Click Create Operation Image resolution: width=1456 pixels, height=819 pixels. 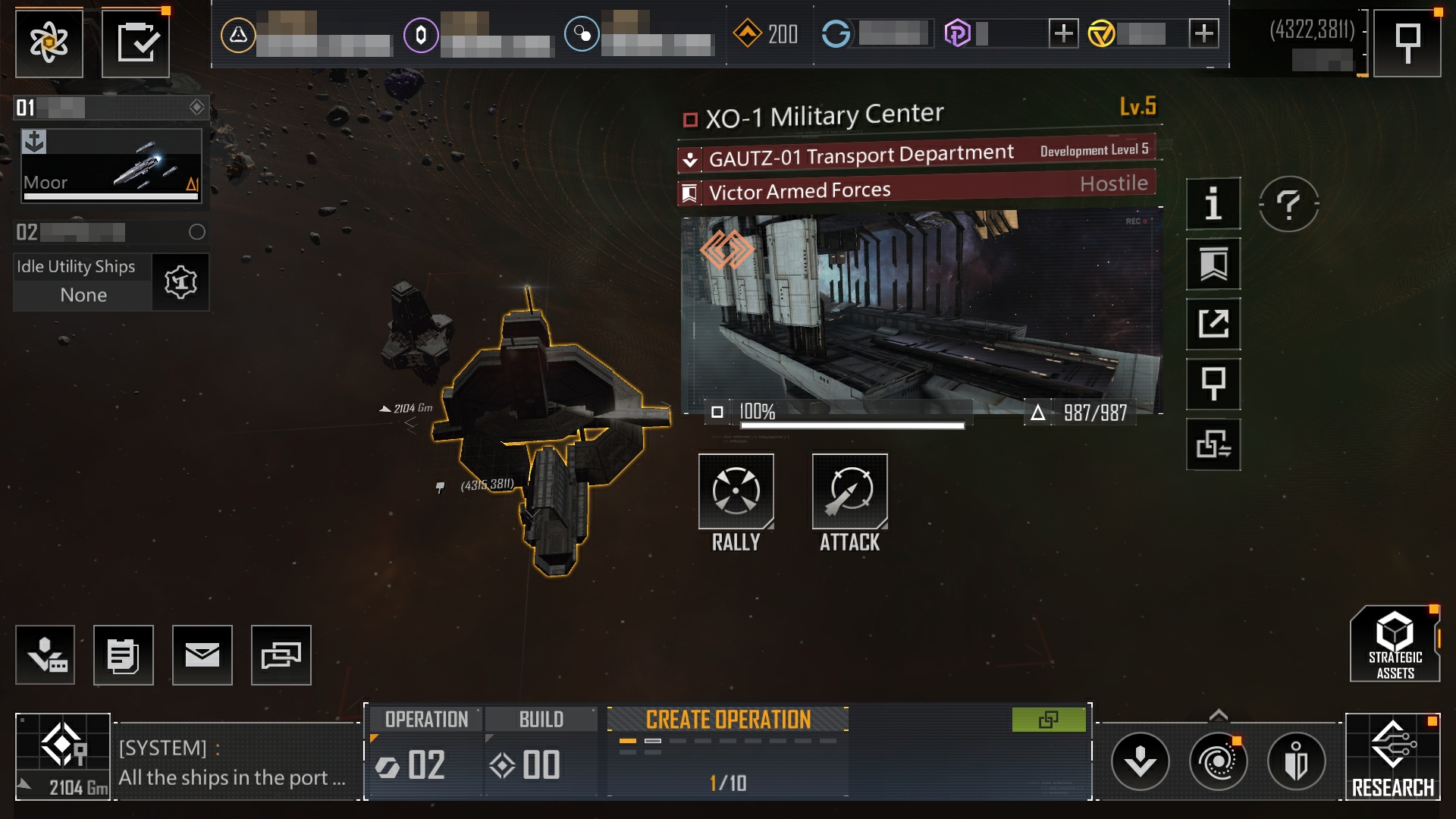pyautogui.click(x=728, y=719)
